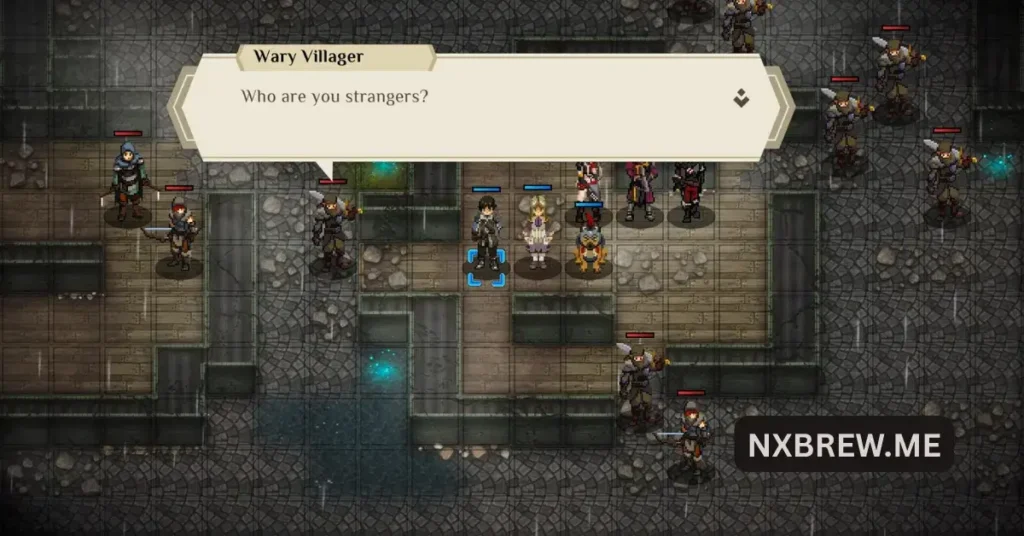
Task: Click the dialogue advance arrow indicator
Action: tap(740, 98)
